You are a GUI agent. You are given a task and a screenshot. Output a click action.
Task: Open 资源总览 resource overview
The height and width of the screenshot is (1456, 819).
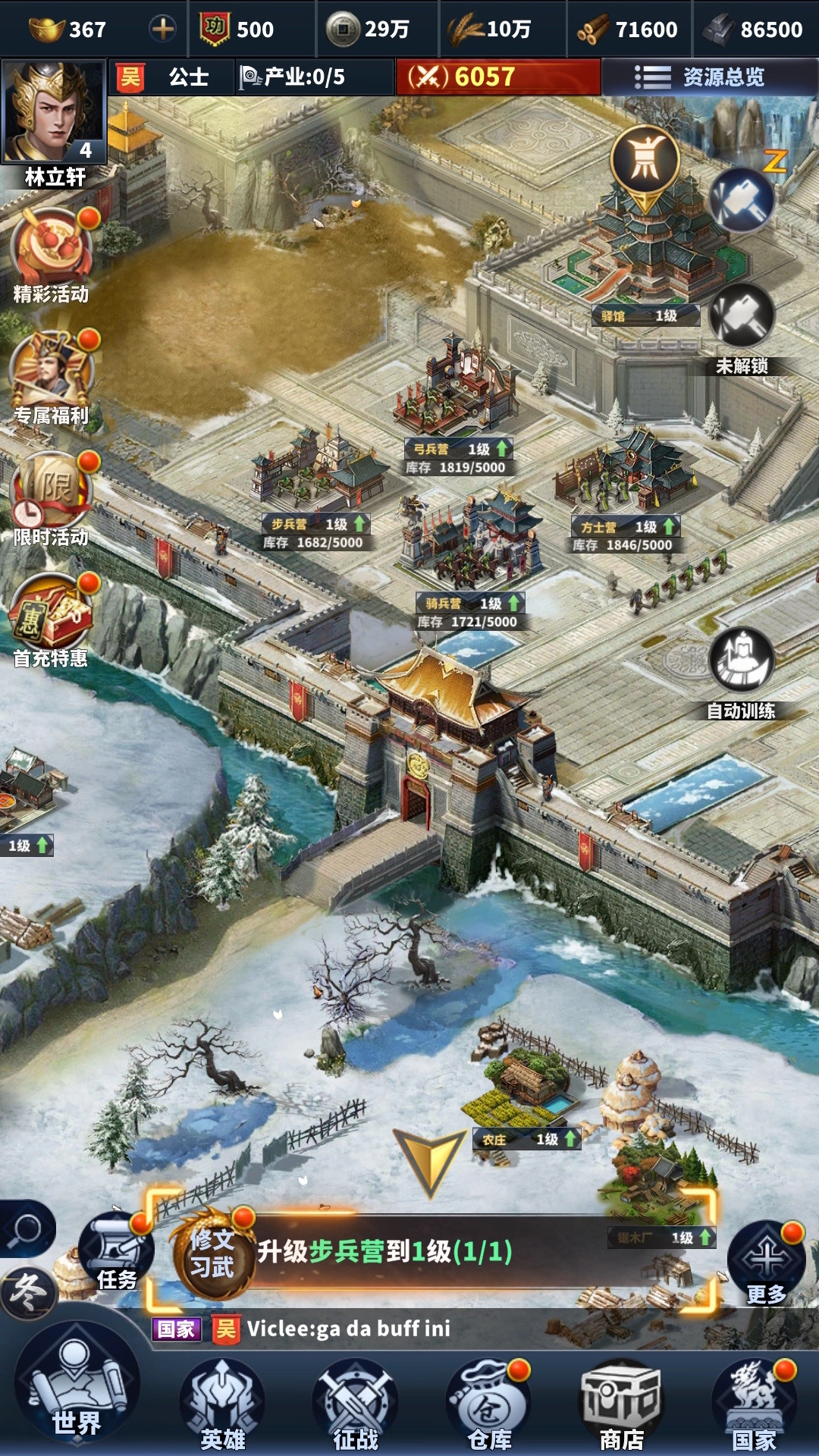[699, 77]
